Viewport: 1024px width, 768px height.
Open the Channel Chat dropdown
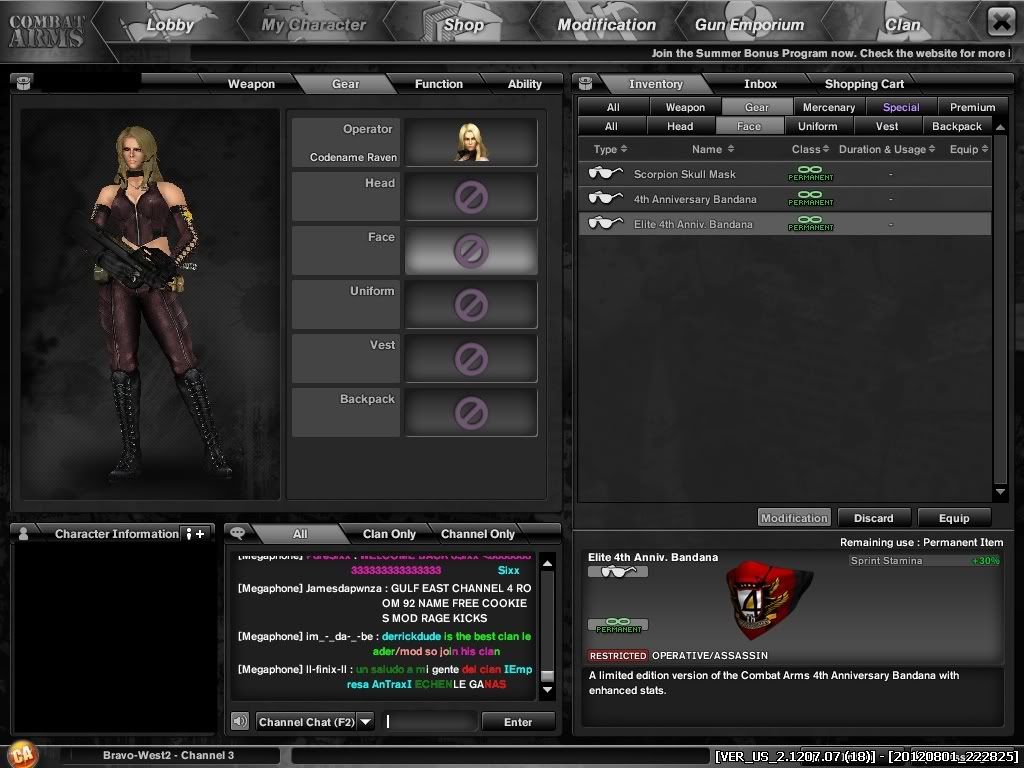coord(365,722)
